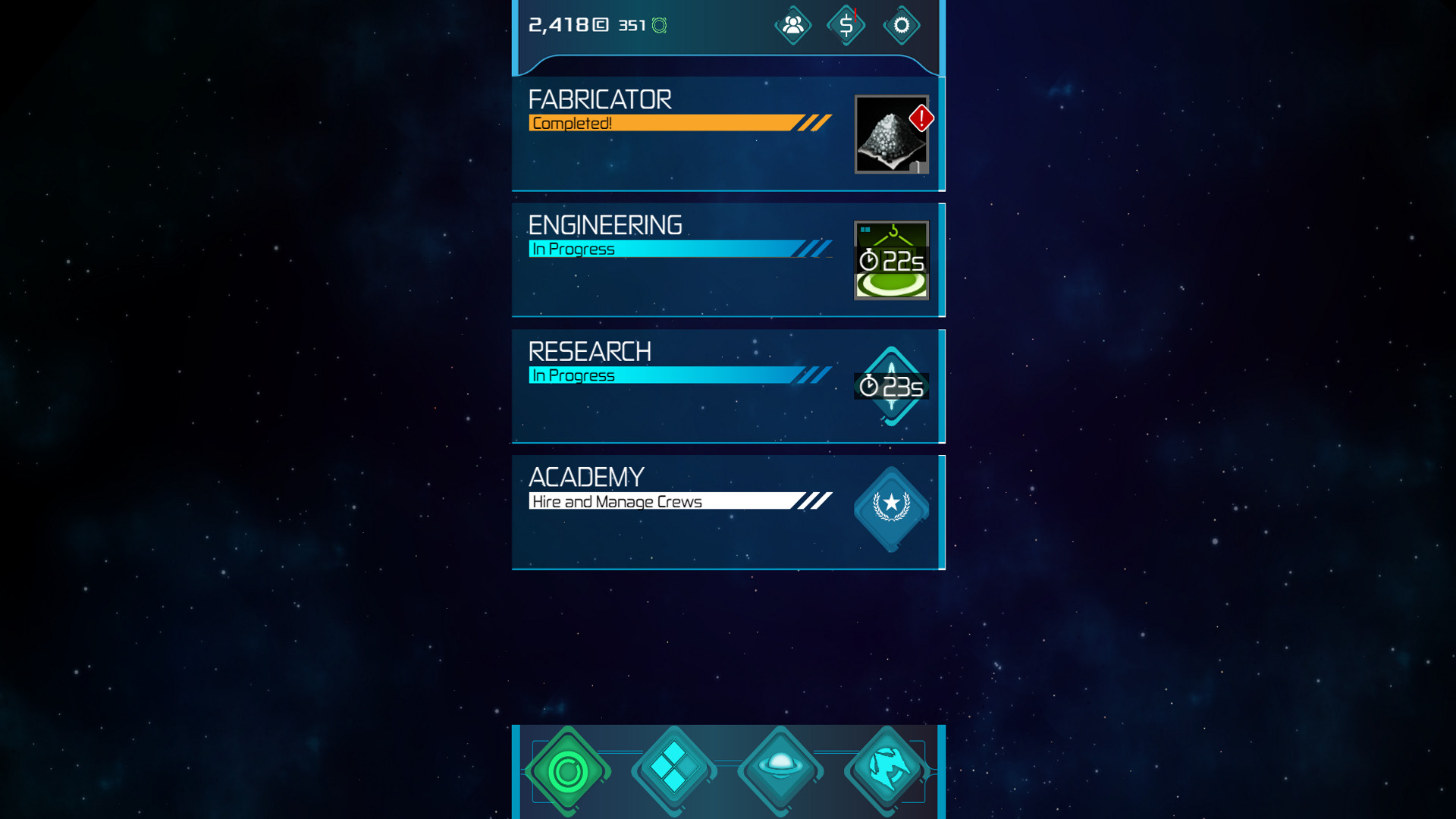The width and height of the screenshot is (1456, 819).
Task: Click the red alert badge on Fabricator item
Action: tap(920, 118)
